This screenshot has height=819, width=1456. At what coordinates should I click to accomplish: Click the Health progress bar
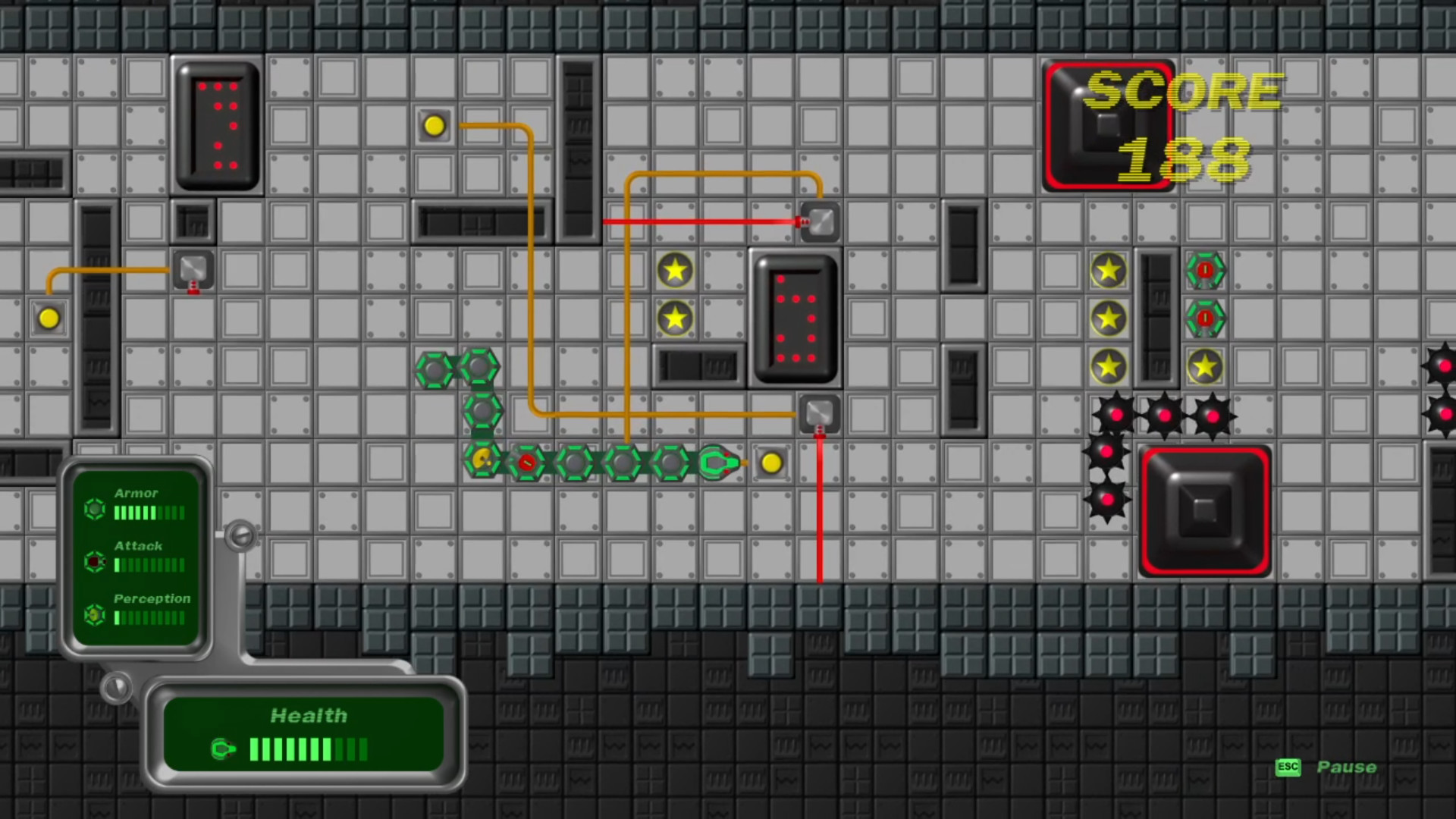[307, 749]
